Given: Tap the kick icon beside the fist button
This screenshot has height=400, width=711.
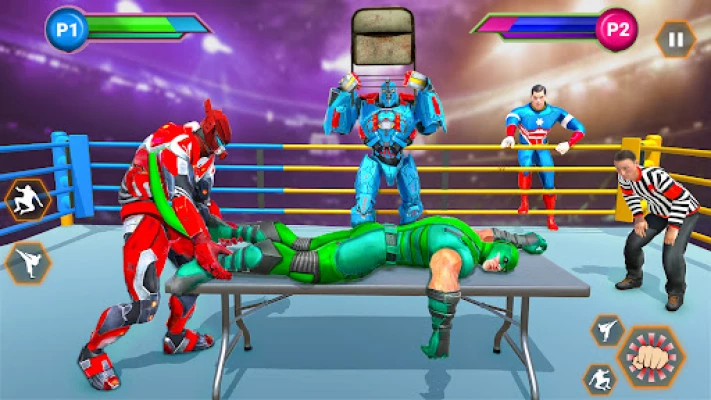Looking at the screenshot, I should click(x=608, y=330).
